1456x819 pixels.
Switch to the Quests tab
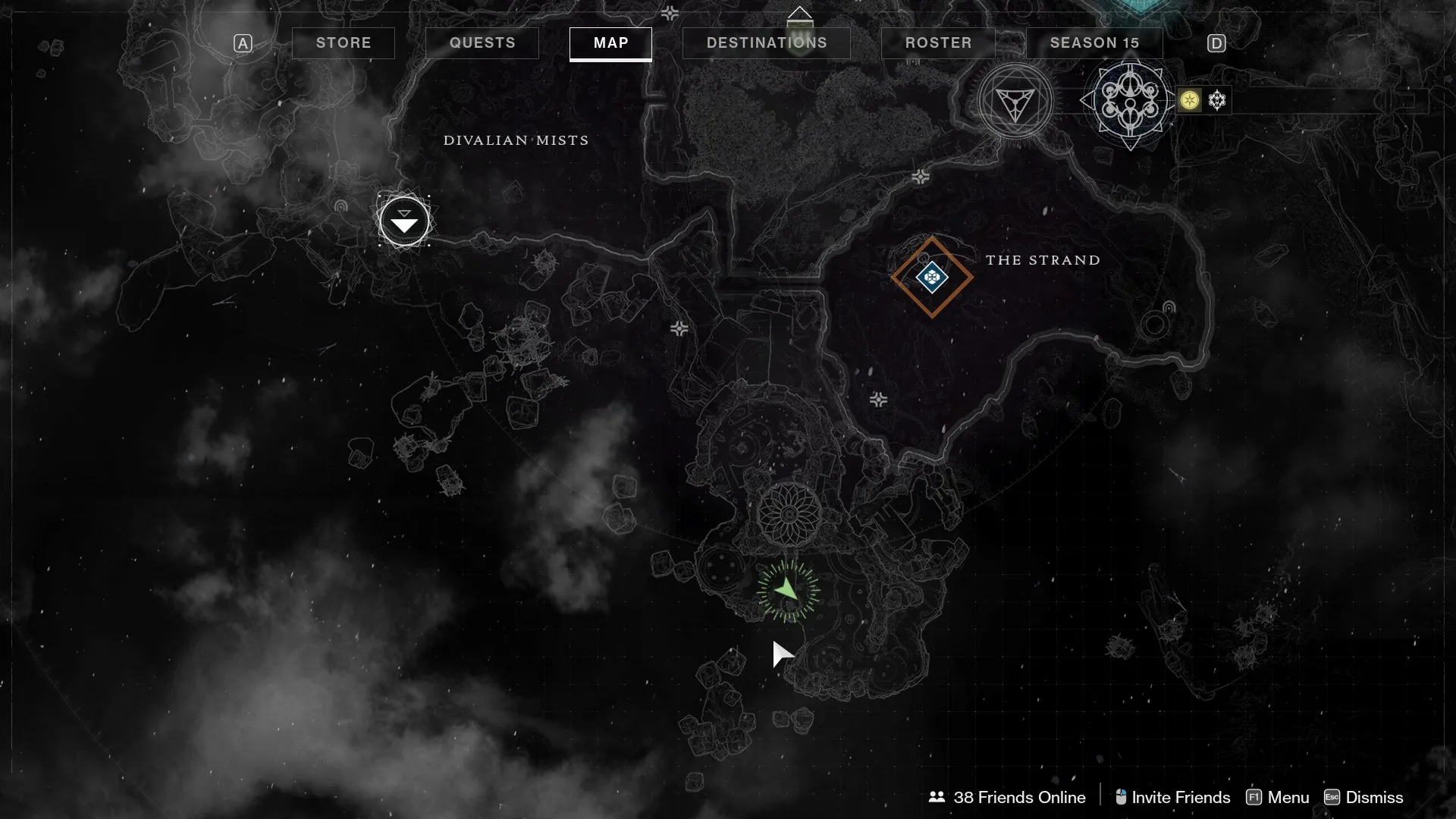tap(482, 43)
